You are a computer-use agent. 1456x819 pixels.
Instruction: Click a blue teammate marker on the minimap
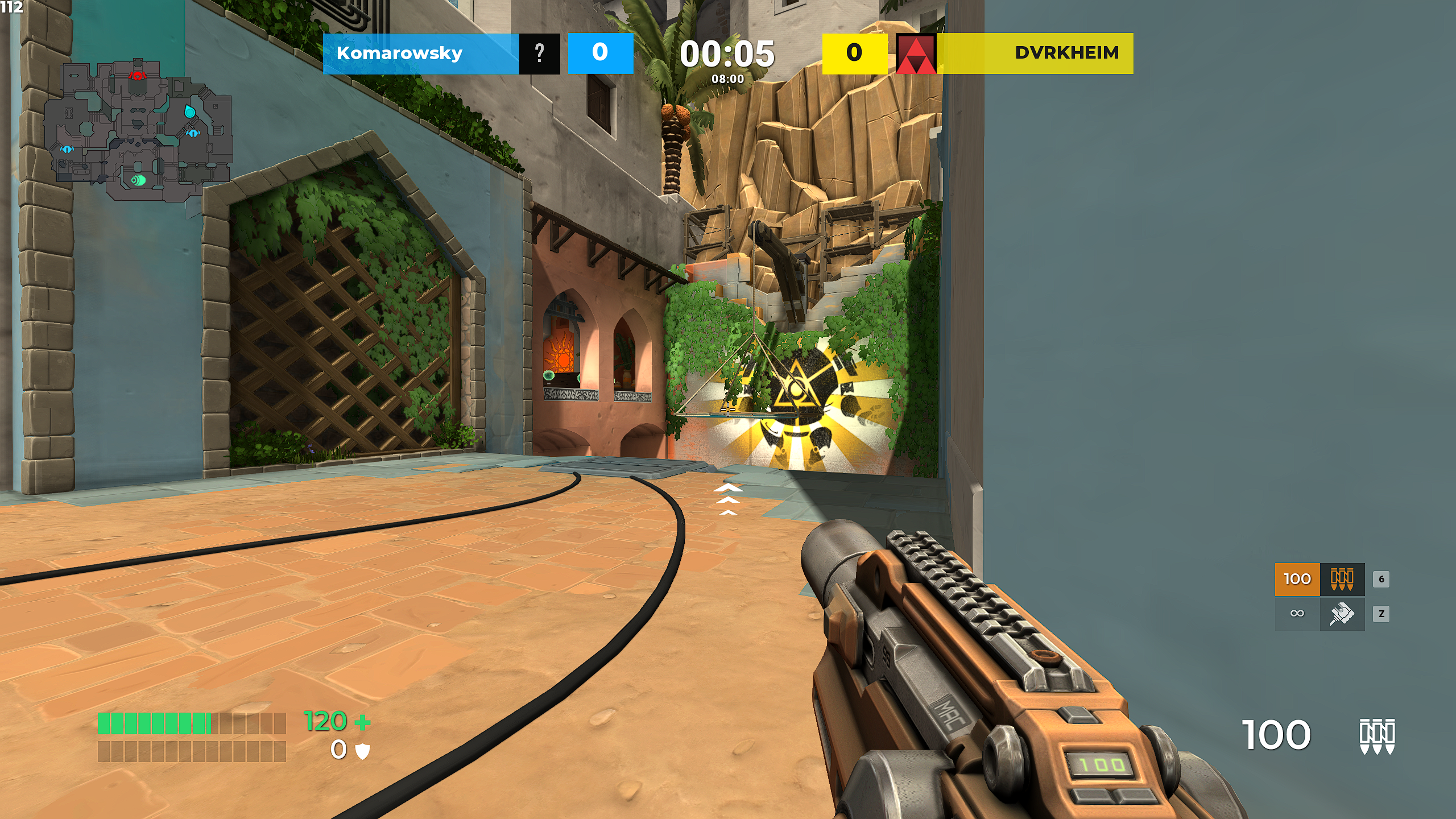pos(193,133)
